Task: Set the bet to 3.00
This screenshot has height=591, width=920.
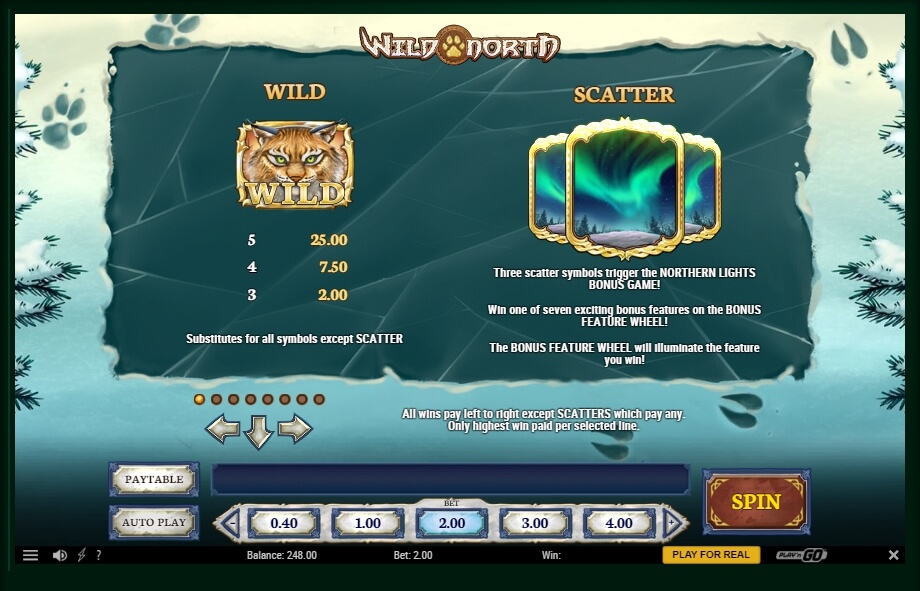Action: (x=535, y=523)
